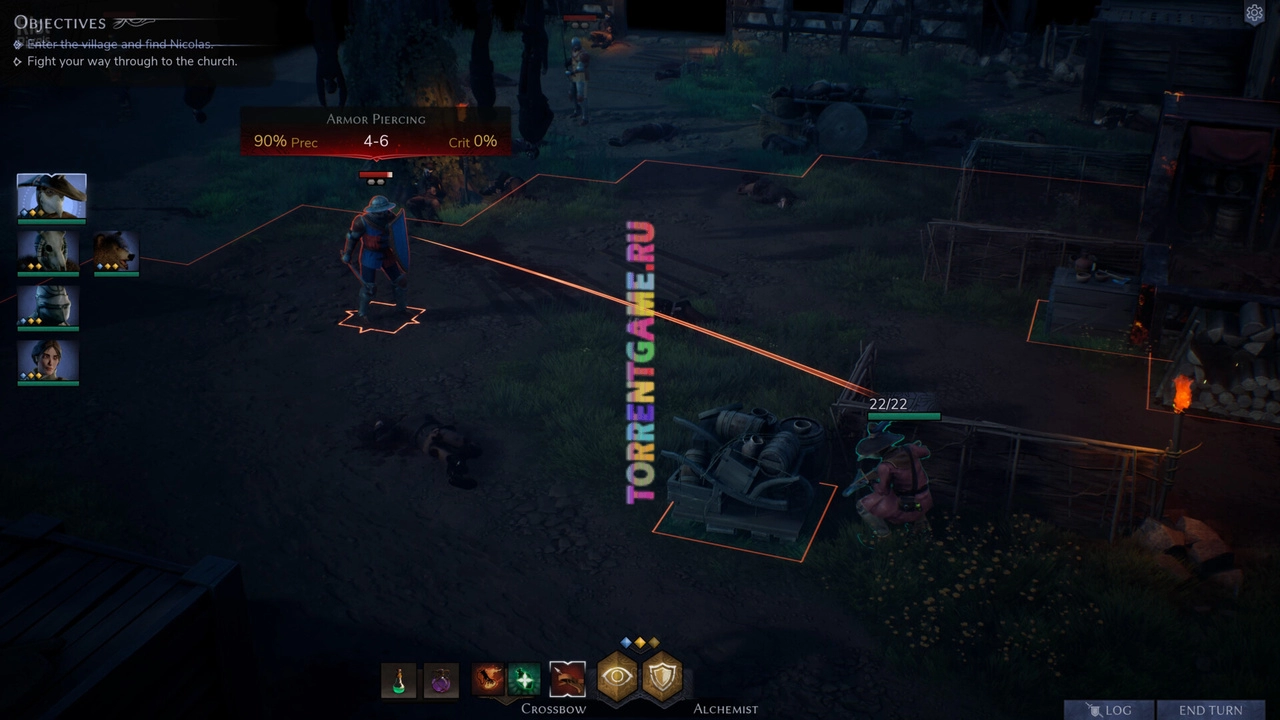Select the steel-helmeted knight portrait

click(48, 306)
